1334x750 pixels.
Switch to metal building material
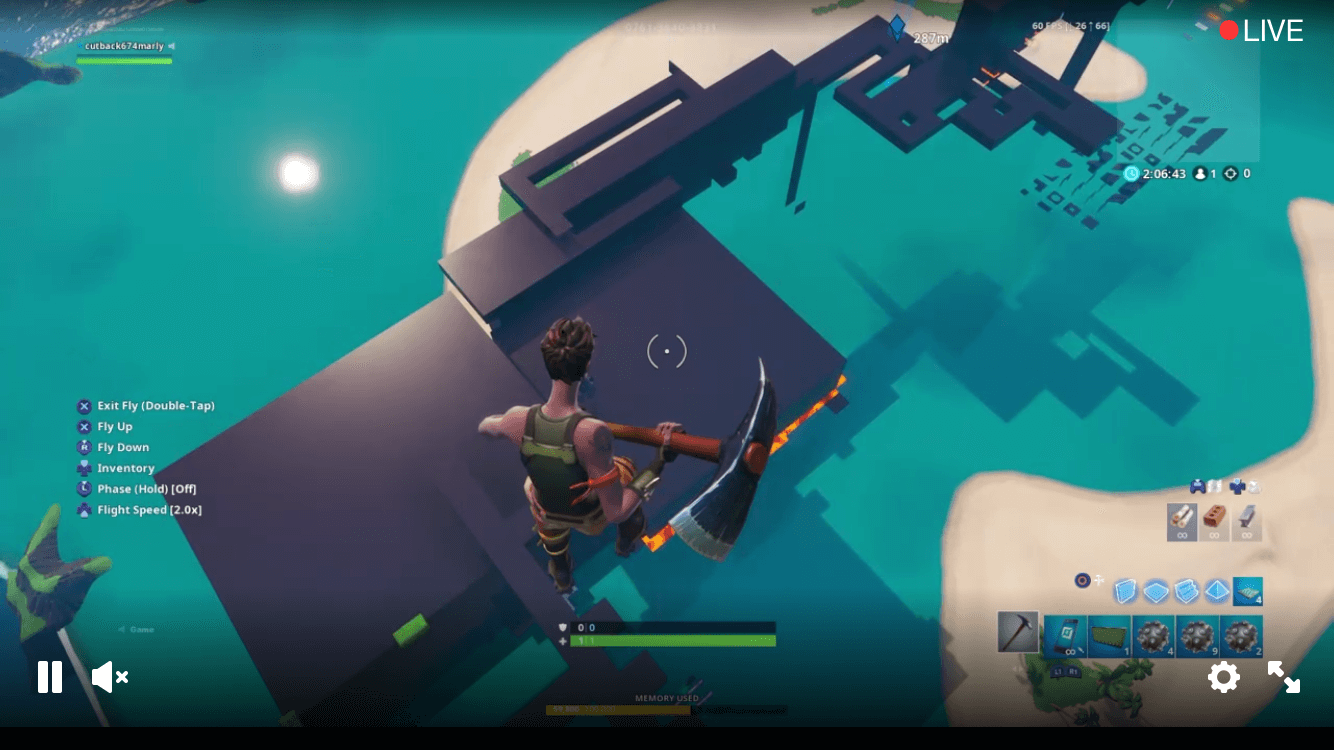(1246, 521)
